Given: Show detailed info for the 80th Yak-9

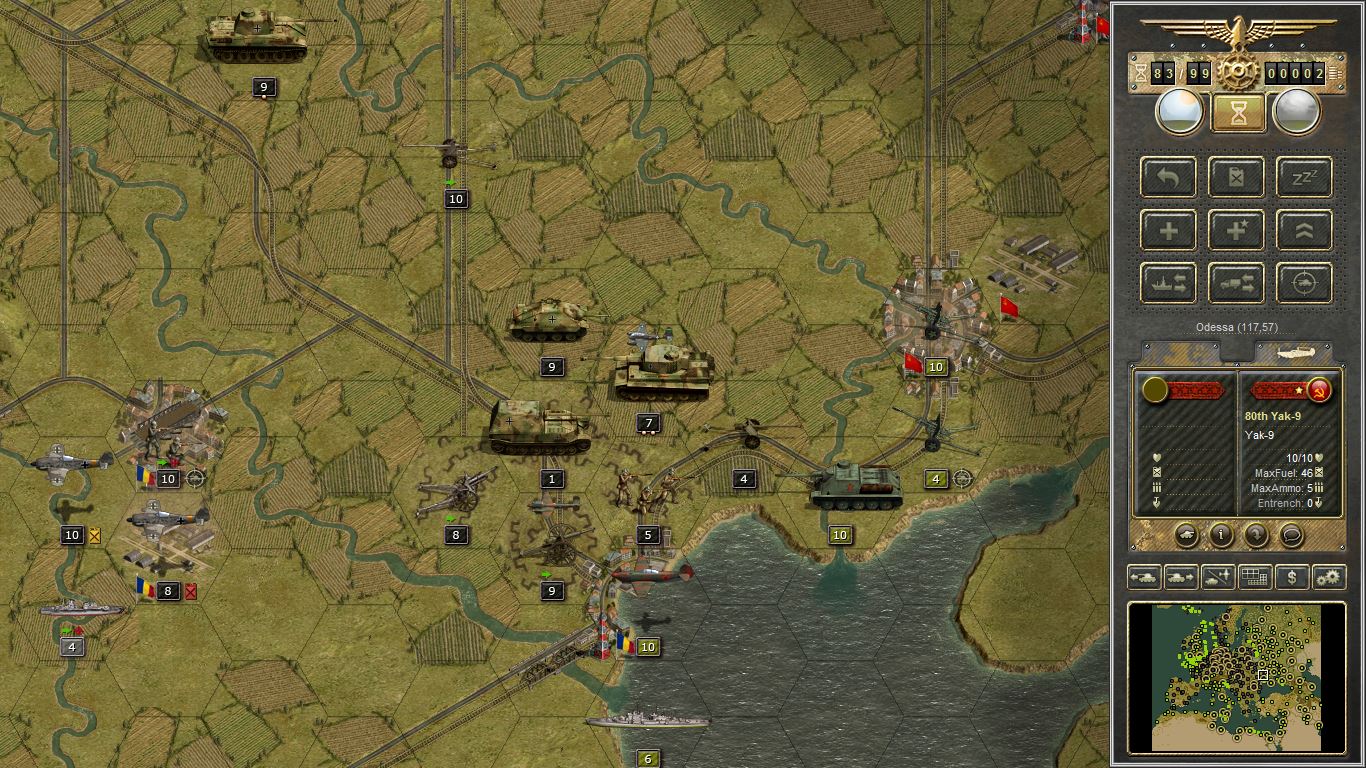Looking at the screenshot, I should tap(1223, 536).
